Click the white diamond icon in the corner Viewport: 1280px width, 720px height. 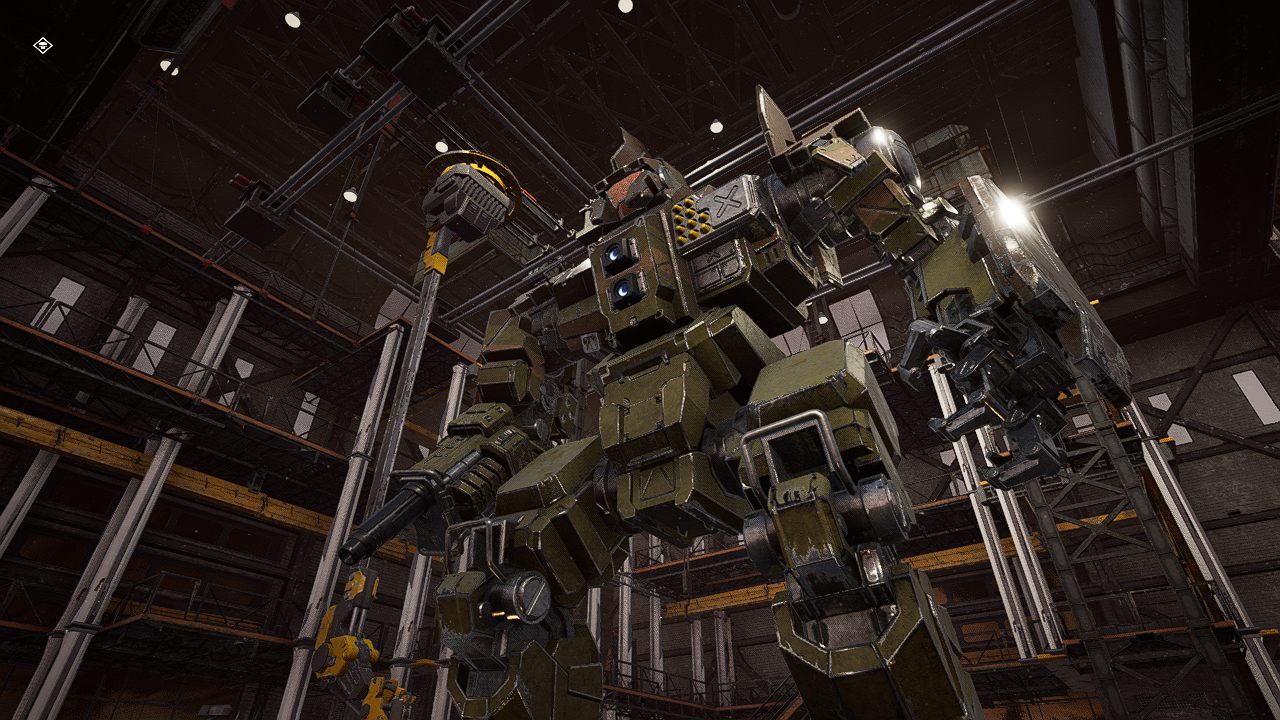click(x=42, y=45)
